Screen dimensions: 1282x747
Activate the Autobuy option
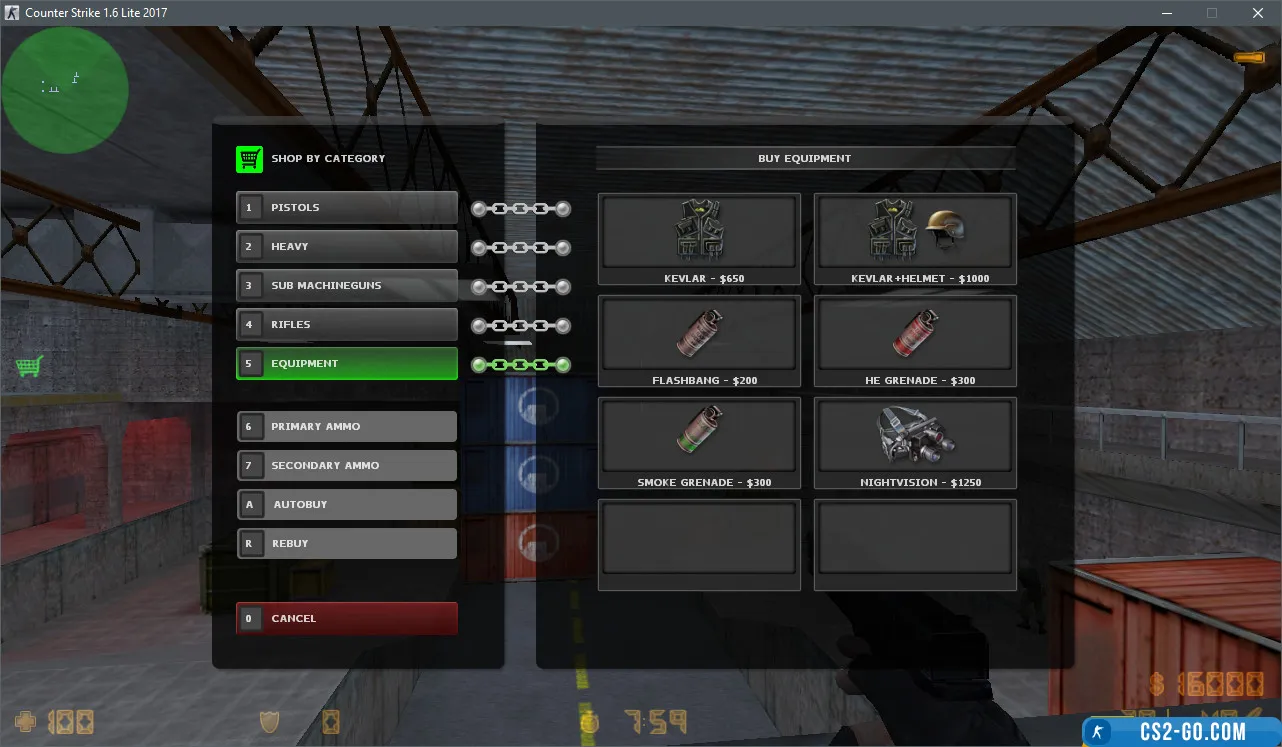[x=347, y=505]
